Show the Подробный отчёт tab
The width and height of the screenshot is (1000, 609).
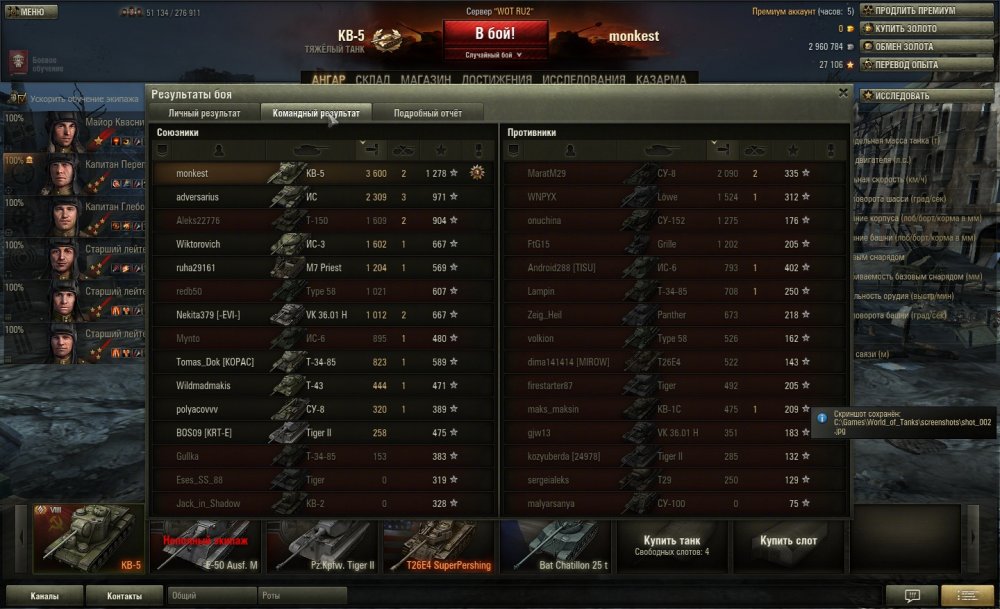427,113
